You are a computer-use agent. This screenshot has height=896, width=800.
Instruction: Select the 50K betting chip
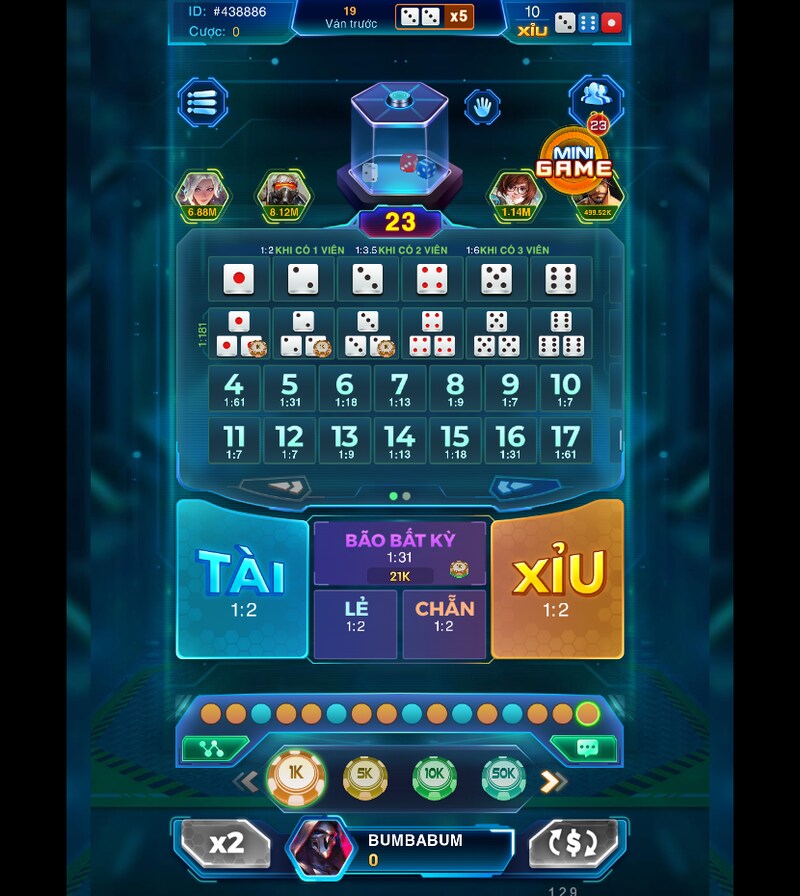tap(503, 777)
